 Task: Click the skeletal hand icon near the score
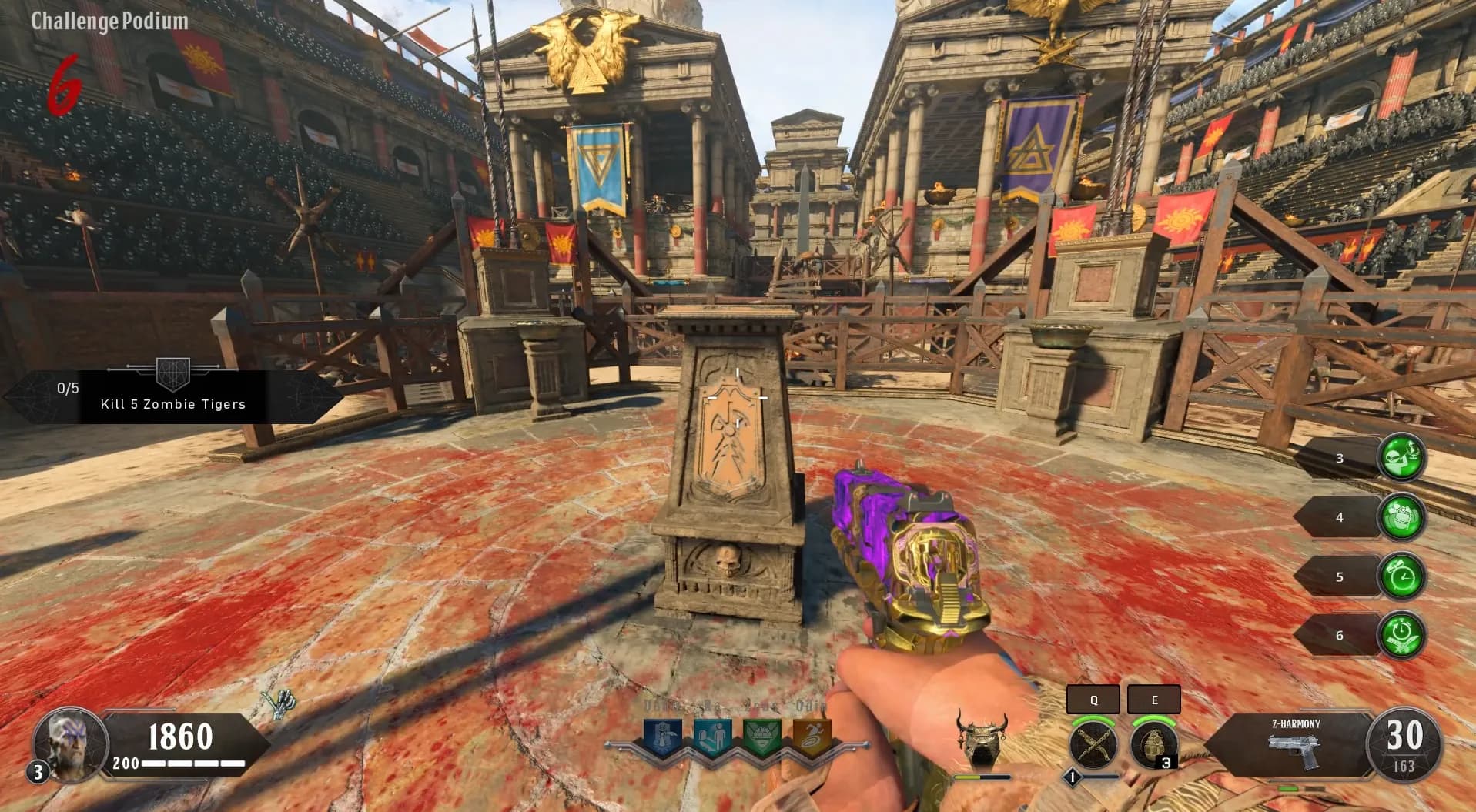pos(277,704)
